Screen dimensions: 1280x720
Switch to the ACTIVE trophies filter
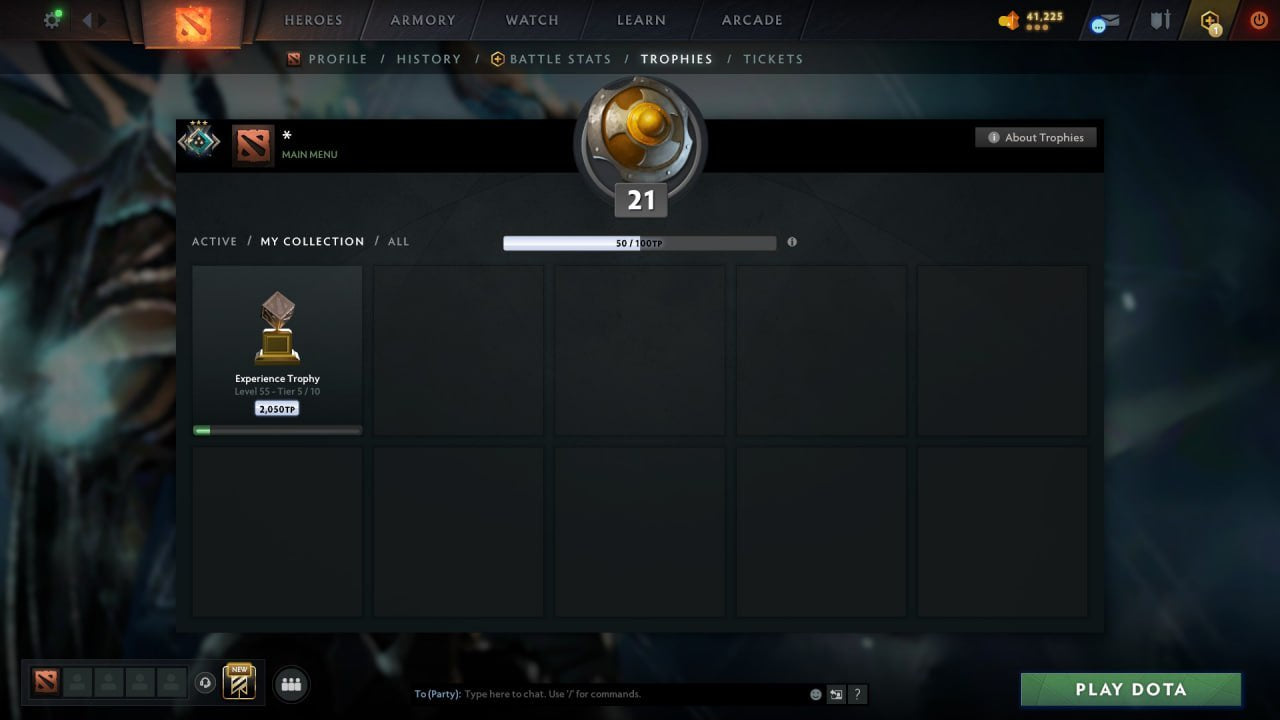(x=215, y=241)
